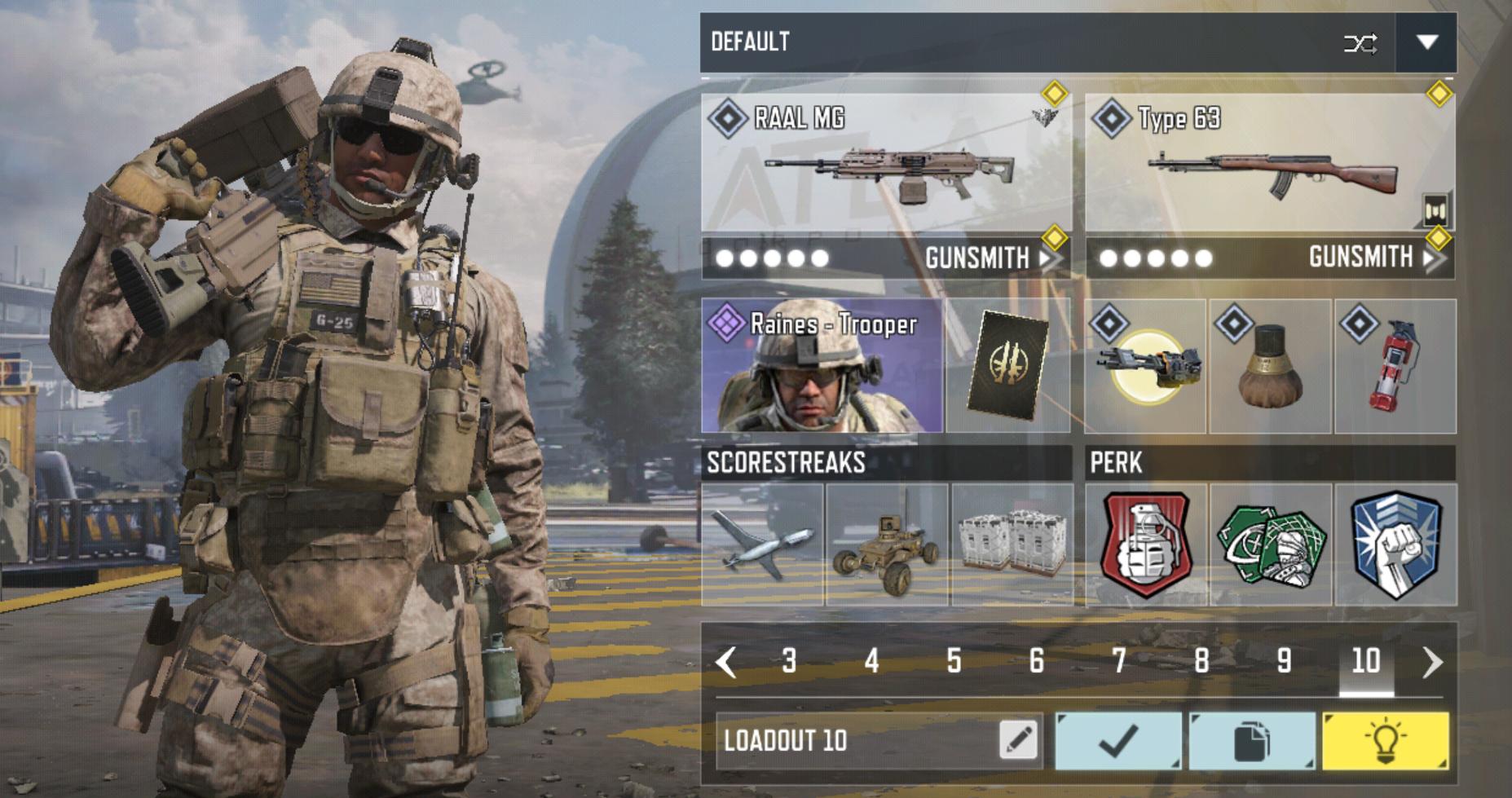The image size is (1512, 798).
Task: Select the red tactical canister slot
Action: (x=1395, y=367)
